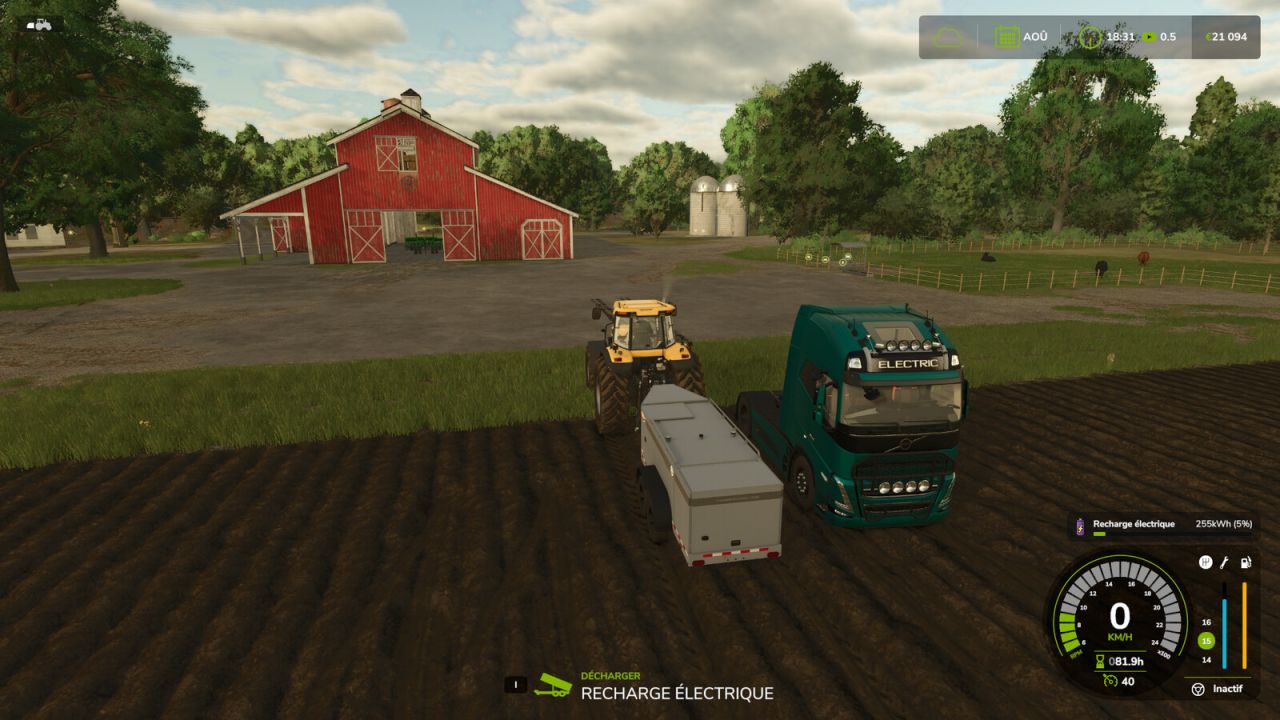Click the cruise control speed icon
Image resolution: width=1280 pixels, height=720 pixels.
click(1110, 681)
